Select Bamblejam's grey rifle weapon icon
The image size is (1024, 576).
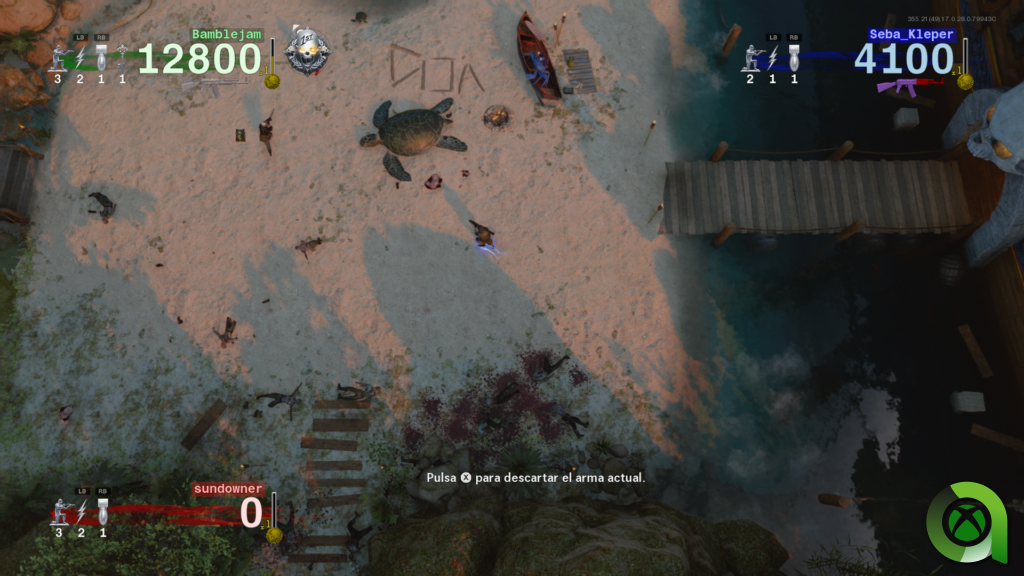pyautogui.click(x=213, y=86)
